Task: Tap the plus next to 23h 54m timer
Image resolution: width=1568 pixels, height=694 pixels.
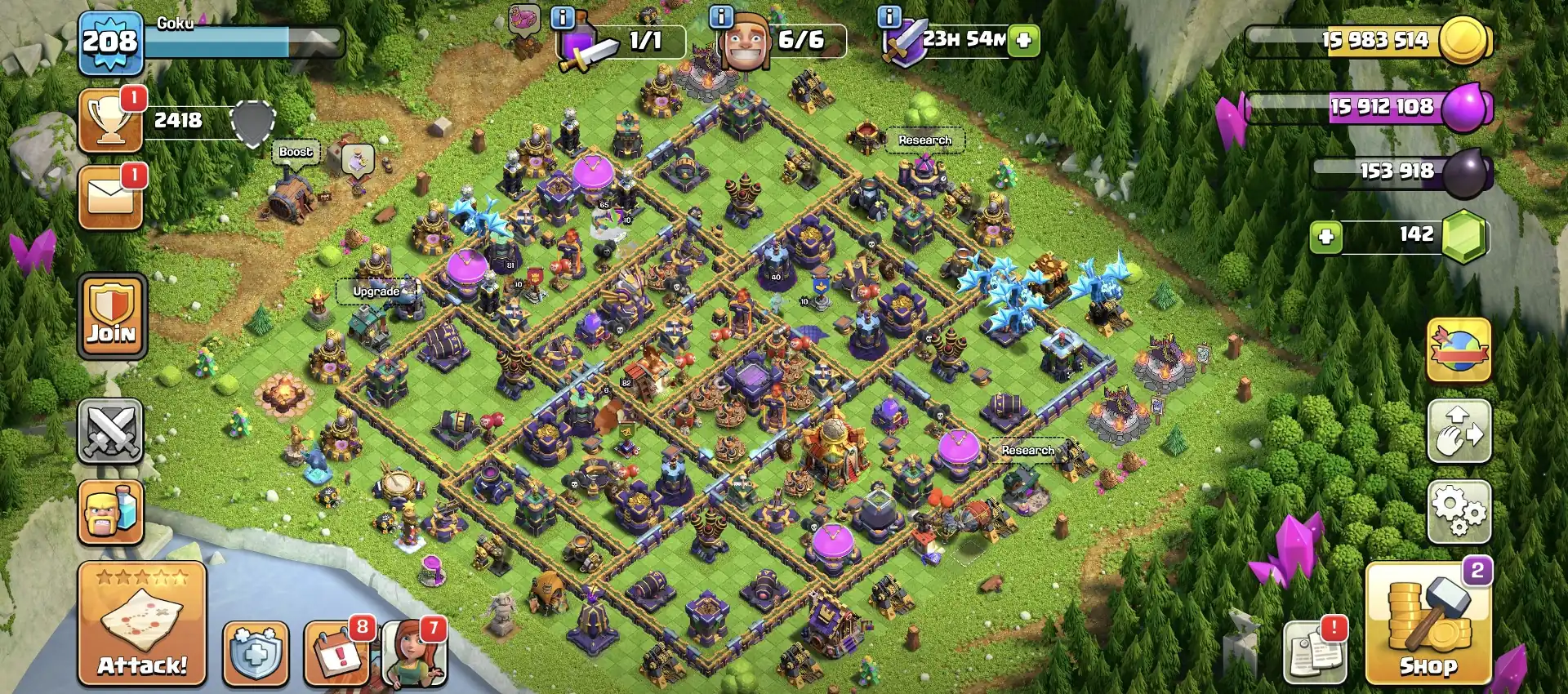Action: pos(1022,38)
